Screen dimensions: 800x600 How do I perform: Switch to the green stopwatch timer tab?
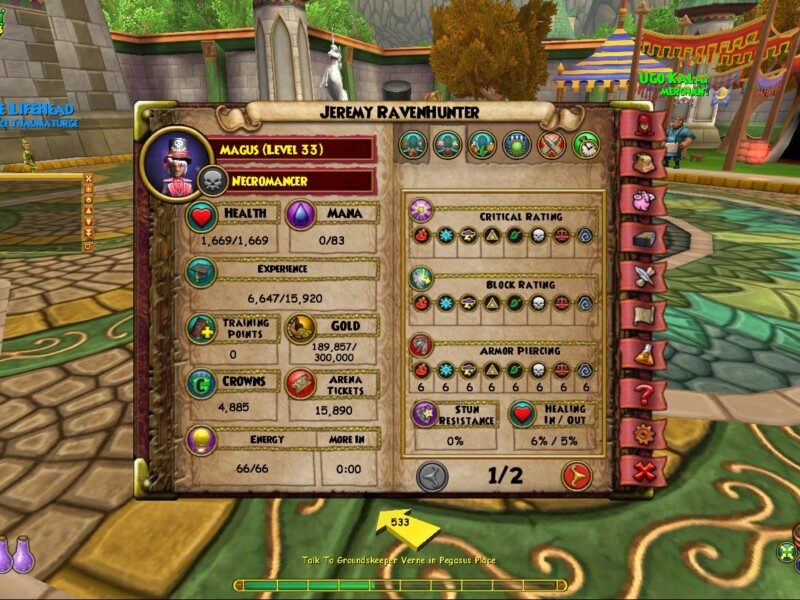point(586,146)
